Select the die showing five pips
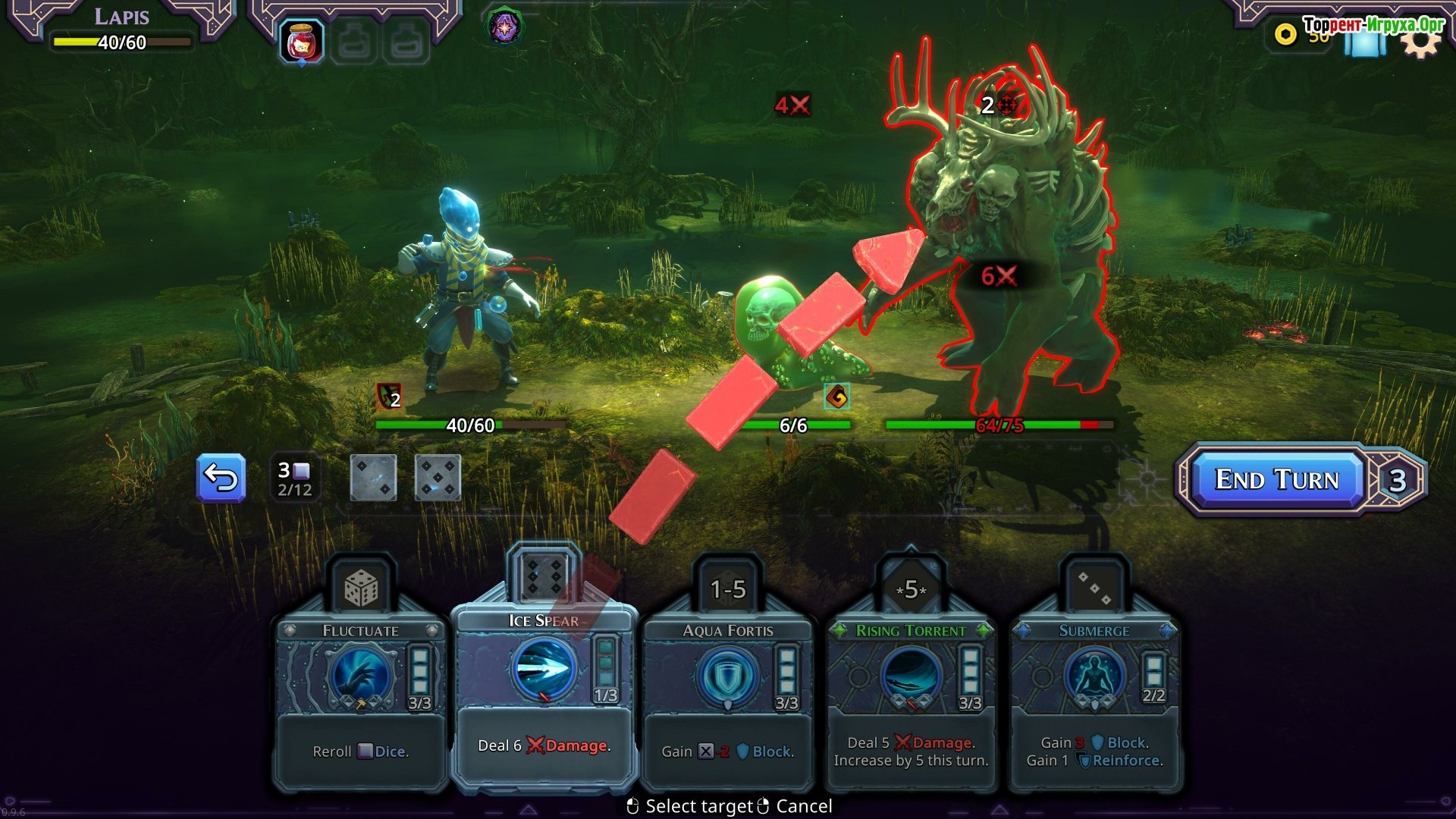1456x819 pixels. pos(438,478)
